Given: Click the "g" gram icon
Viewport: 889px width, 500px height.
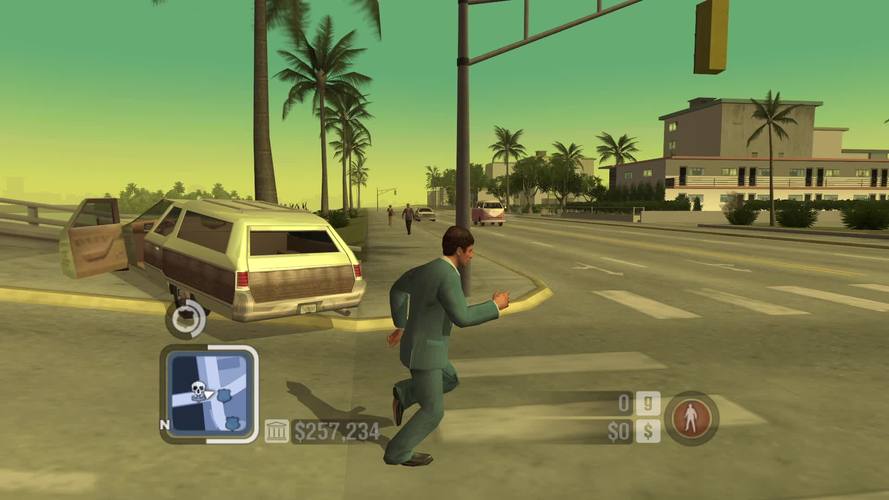Looking at the screenshot, I should pyautogui.click(x=648, y=404).
